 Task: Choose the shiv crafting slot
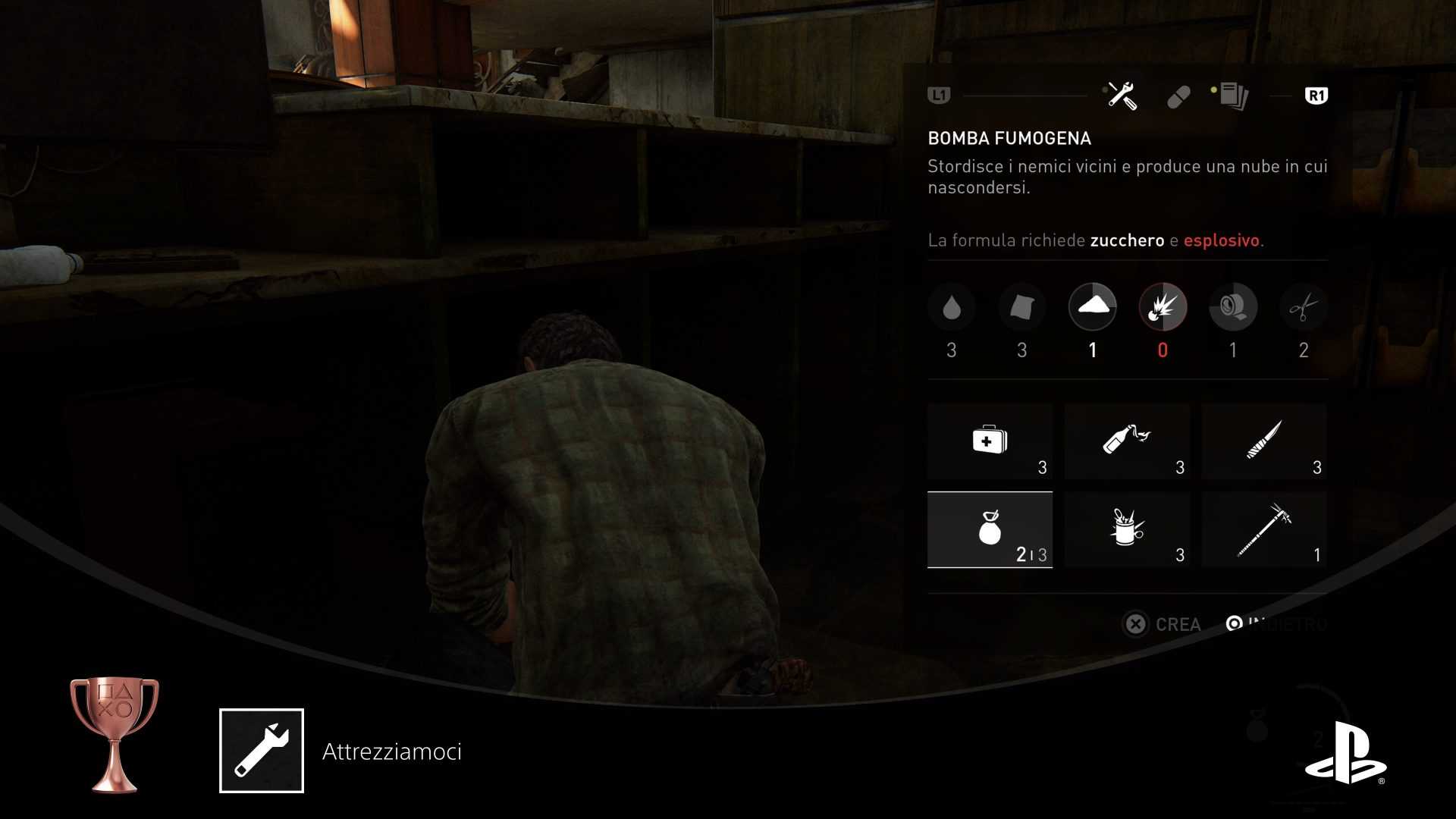coord(1264,441)
